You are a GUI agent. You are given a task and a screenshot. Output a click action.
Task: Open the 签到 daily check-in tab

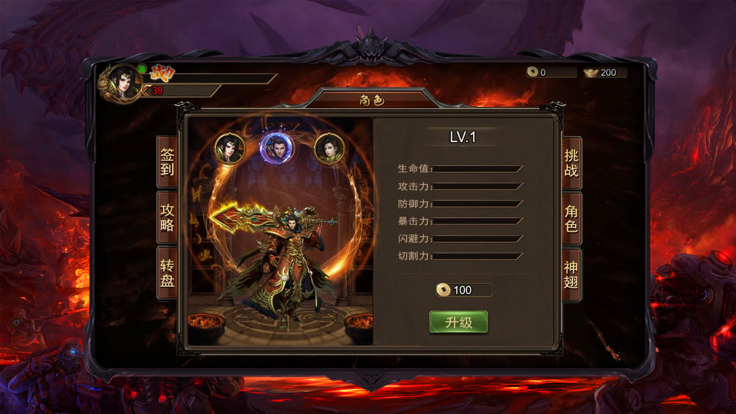pos(167,162)
